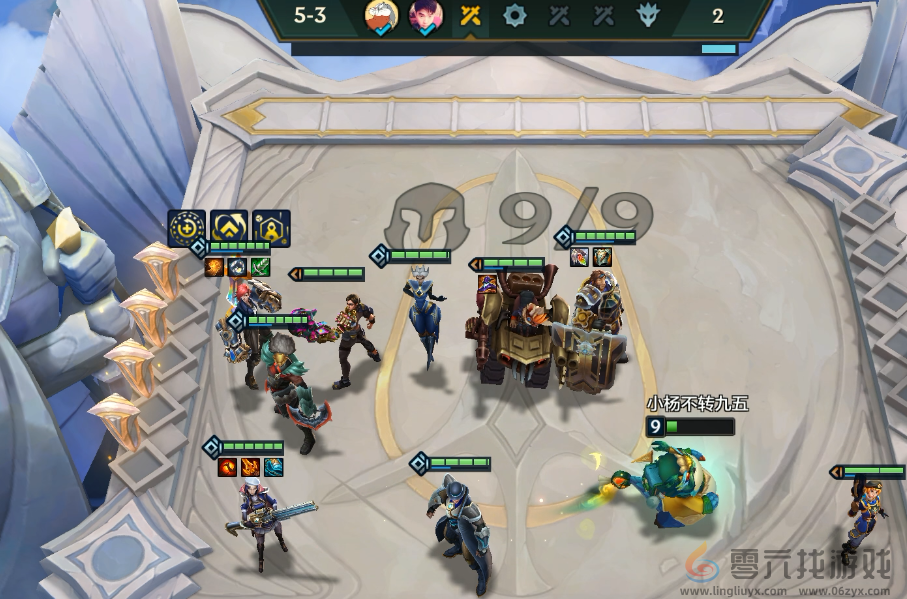Screen dimensions: 907x599
Task: Select the human-face avatar round marker
Action: (x=426, y=17)
